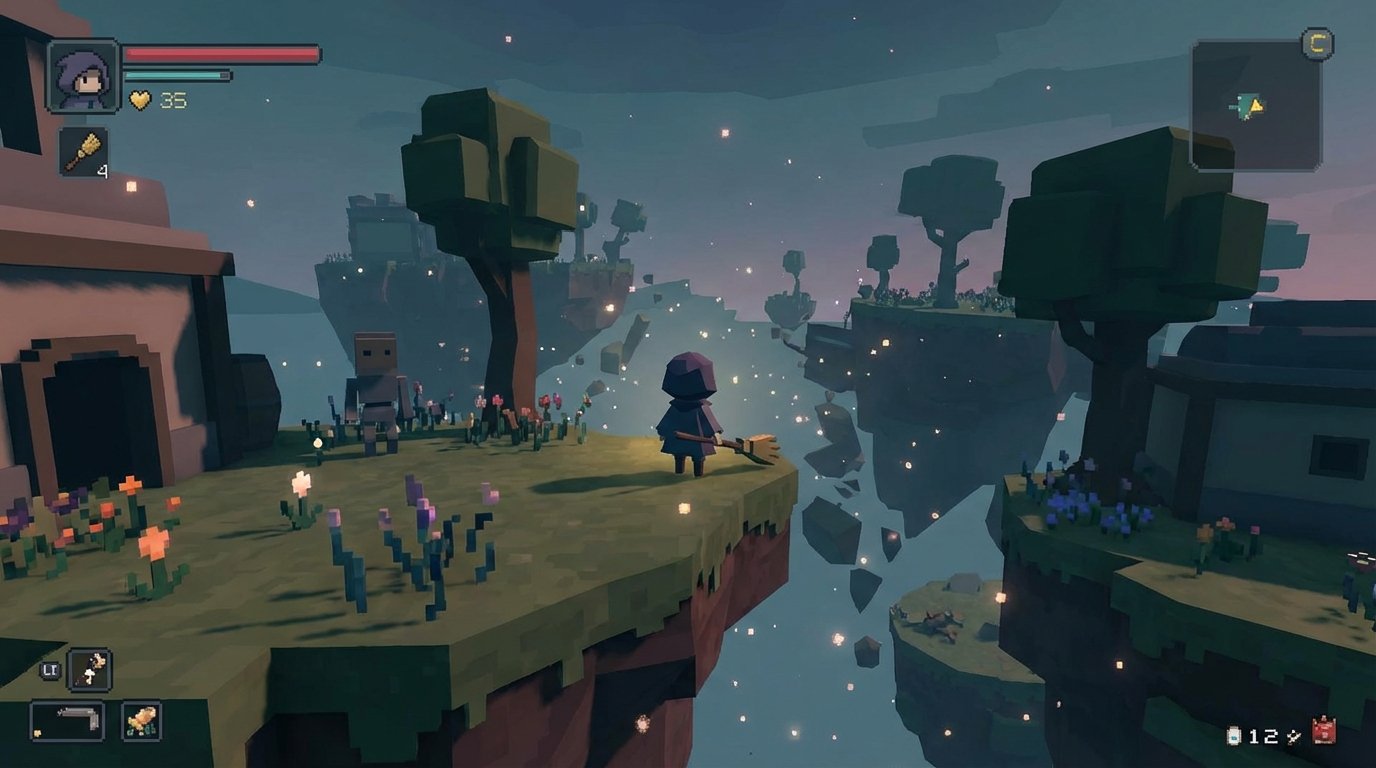Click the flaming broom slot beside the LT badge
This screenshot has height=768, width=1376.
point(88,669)
